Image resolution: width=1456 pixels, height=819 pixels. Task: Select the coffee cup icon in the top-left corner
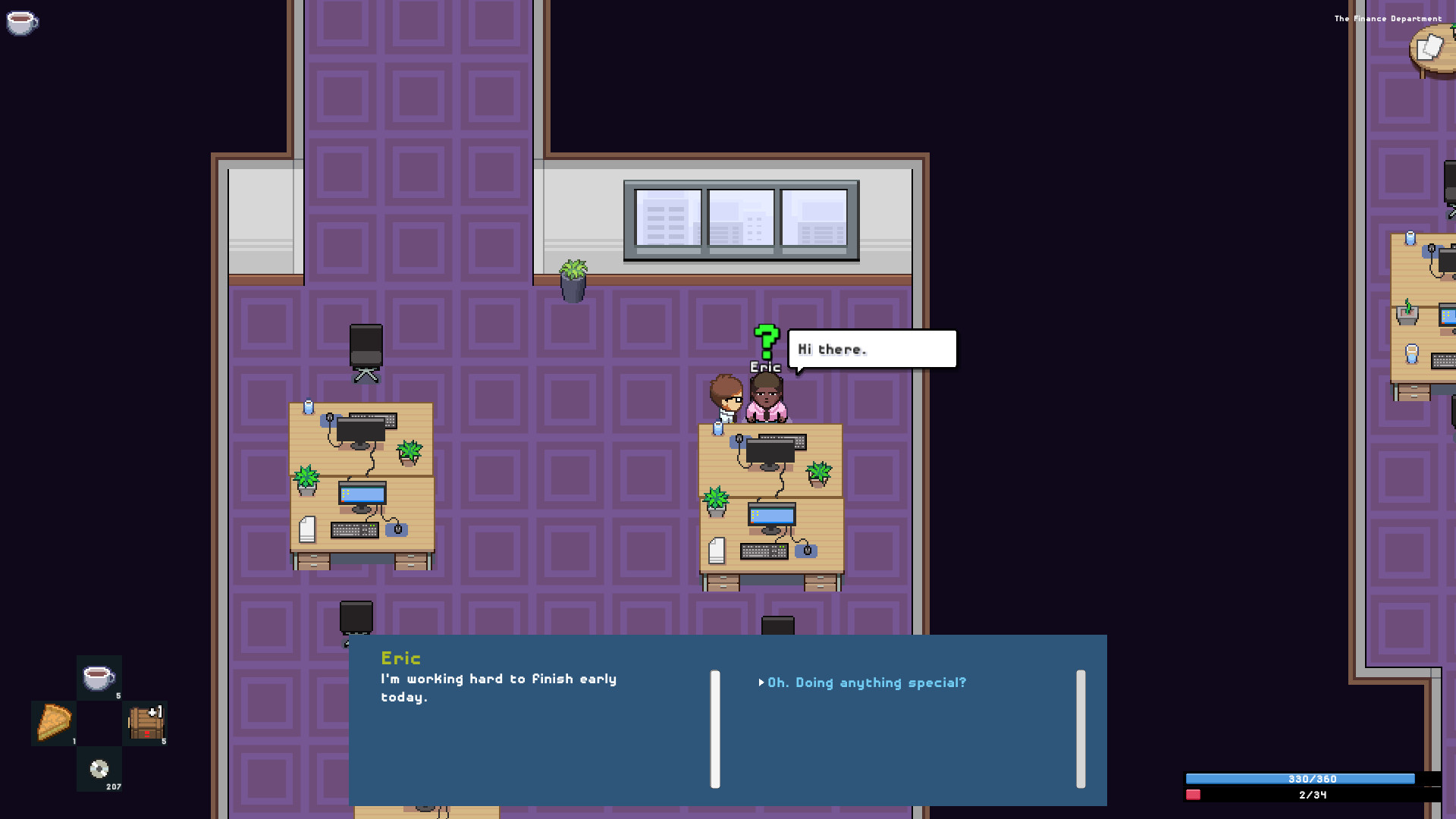[x=23, y=24]
